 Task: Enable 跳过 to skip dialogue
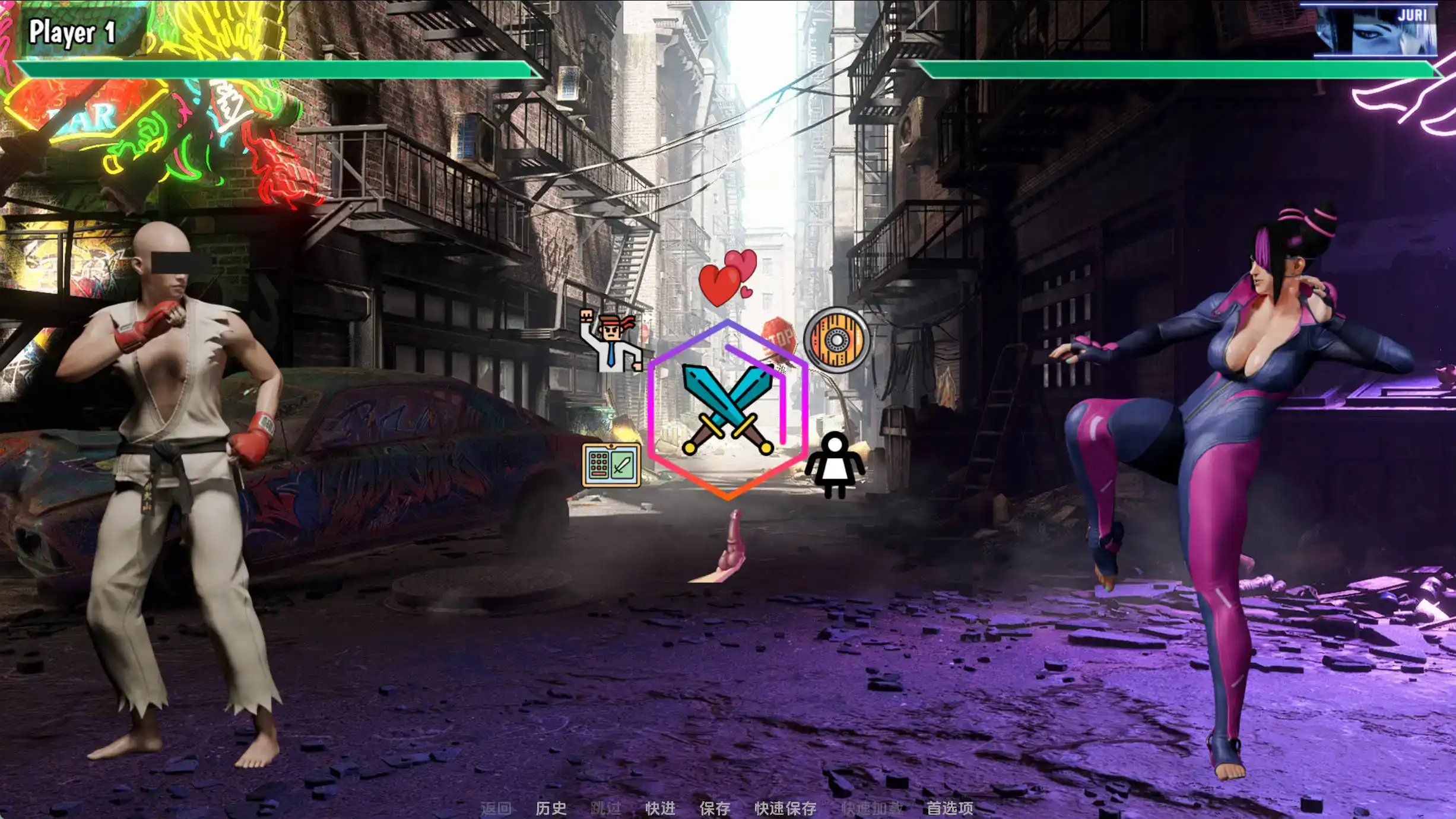(606, 808)
